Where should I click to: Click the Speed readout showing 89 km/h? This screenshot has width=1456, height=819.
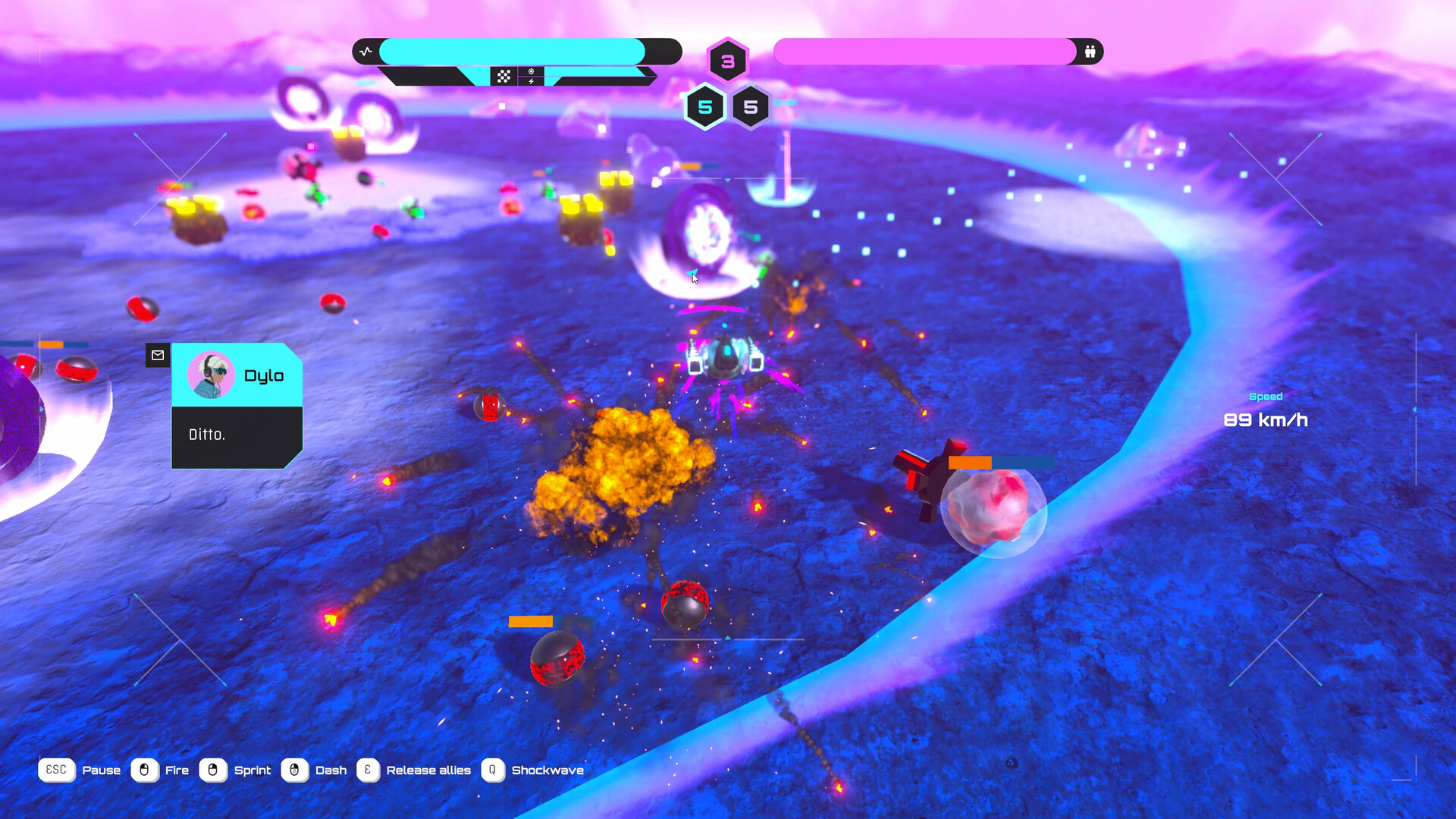[x=1266, y=419]
